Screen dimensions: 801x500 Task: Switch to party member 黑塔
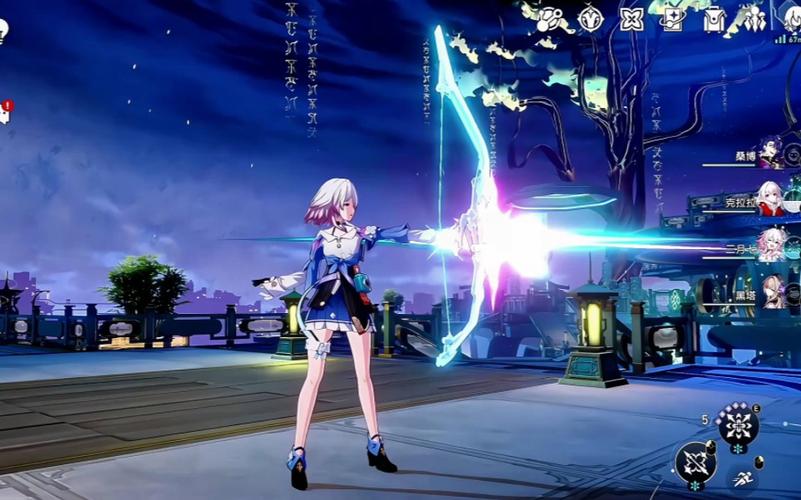[x=768, y=290]
